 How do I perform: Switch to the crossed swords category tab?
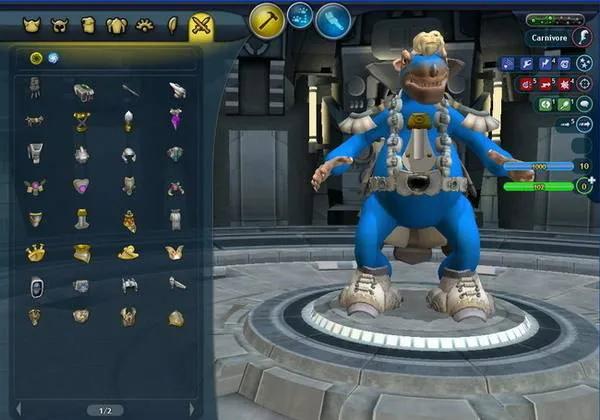pos(202,24)
